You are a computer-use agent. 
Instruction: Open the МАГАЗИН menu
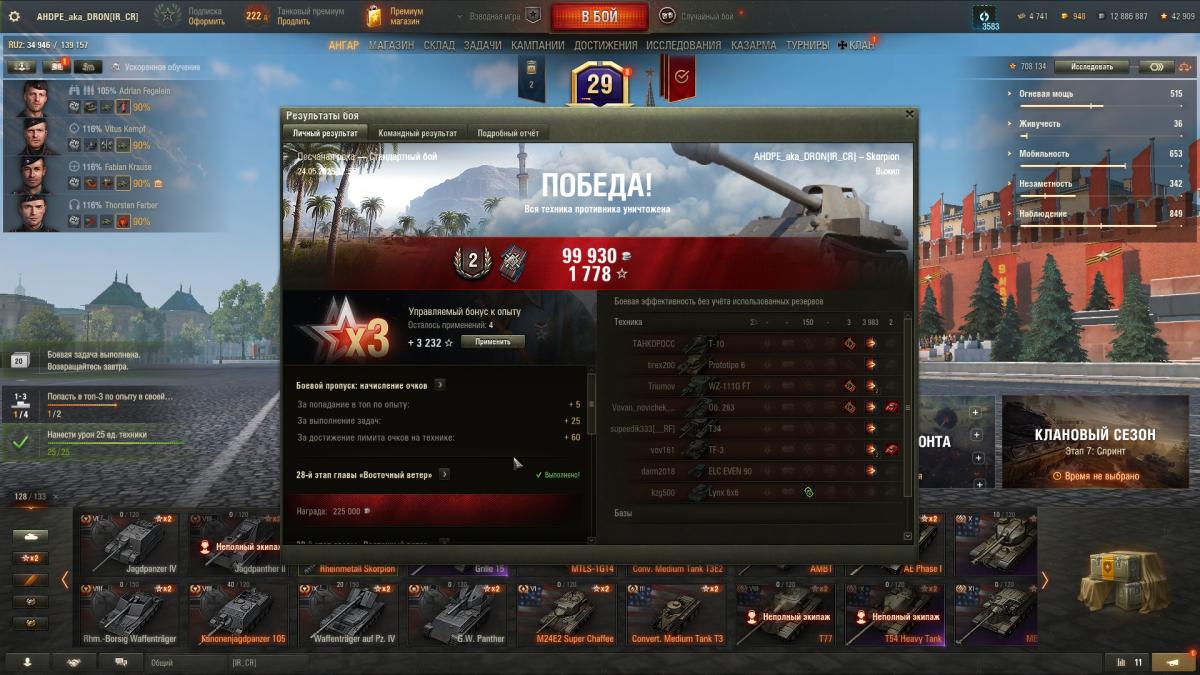click(390, 45)
